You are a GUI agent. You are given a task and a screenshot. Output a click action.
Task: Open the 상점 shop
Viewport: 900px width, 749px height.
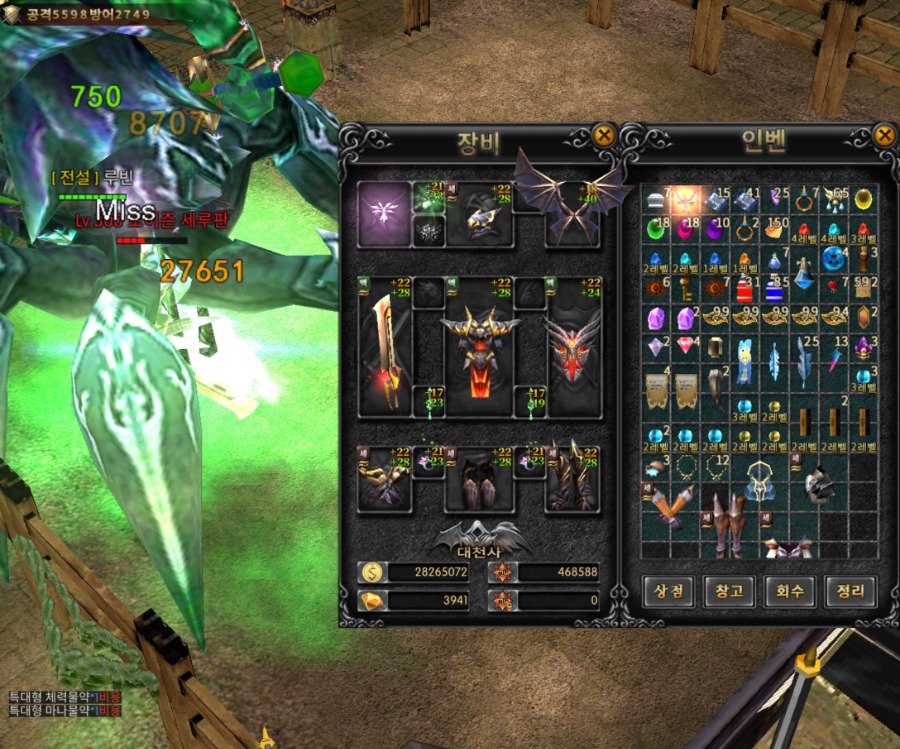pyautogui.click(x=669, y=590)
